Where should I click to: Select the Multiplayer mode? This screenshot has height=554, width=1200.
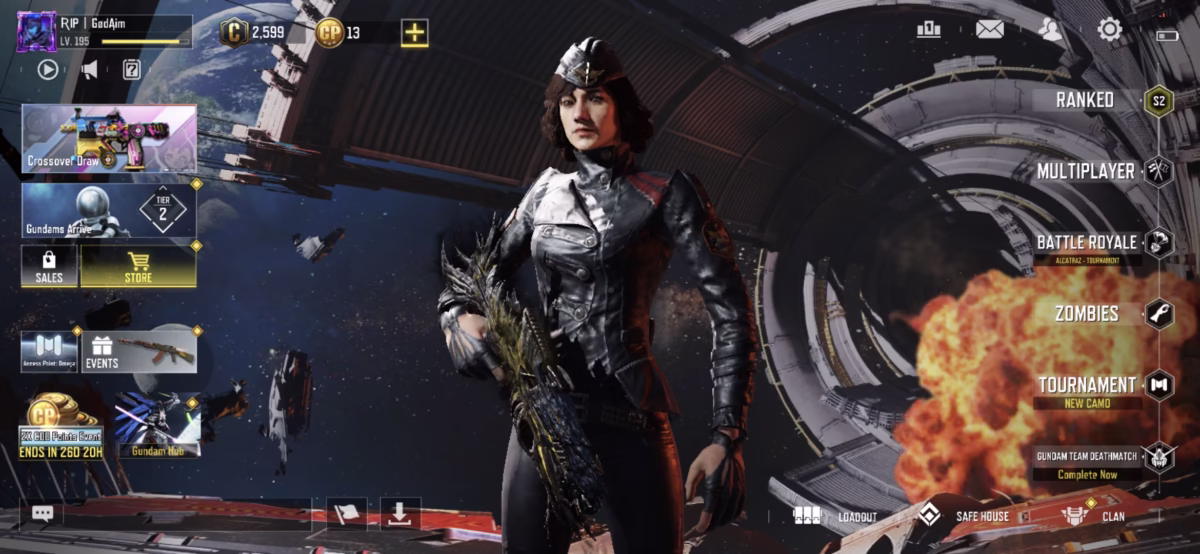pos(1086,171)
